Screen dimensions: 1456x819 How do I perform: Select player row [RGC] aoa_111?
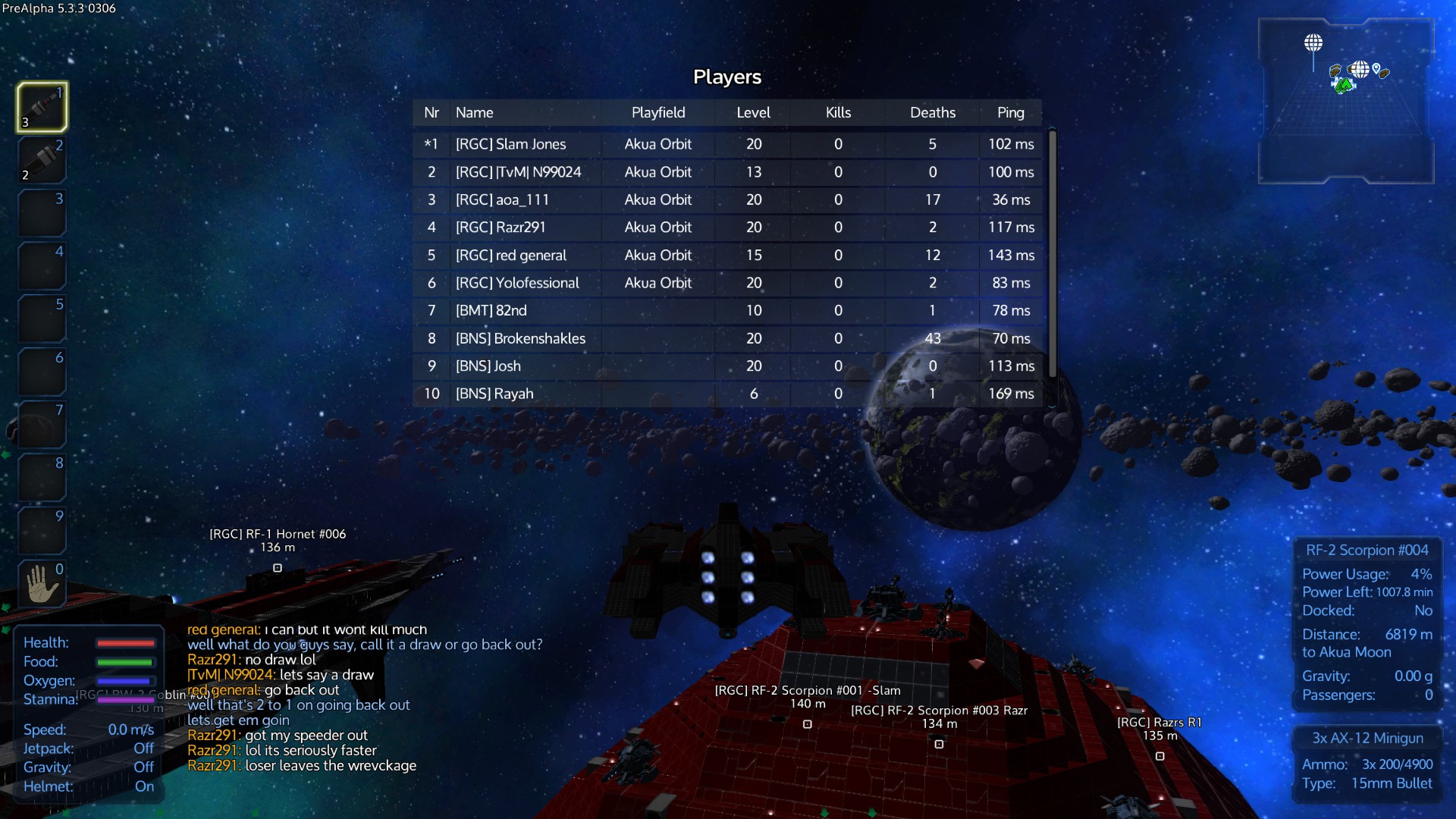point(502,200)
